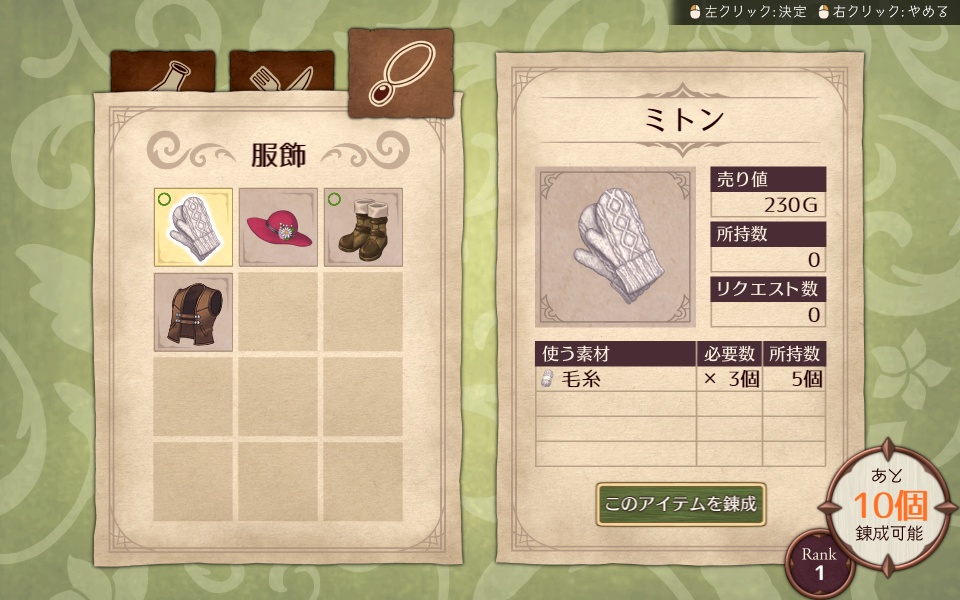Pick the brown leather vest recipe

(x=193, y=312)
